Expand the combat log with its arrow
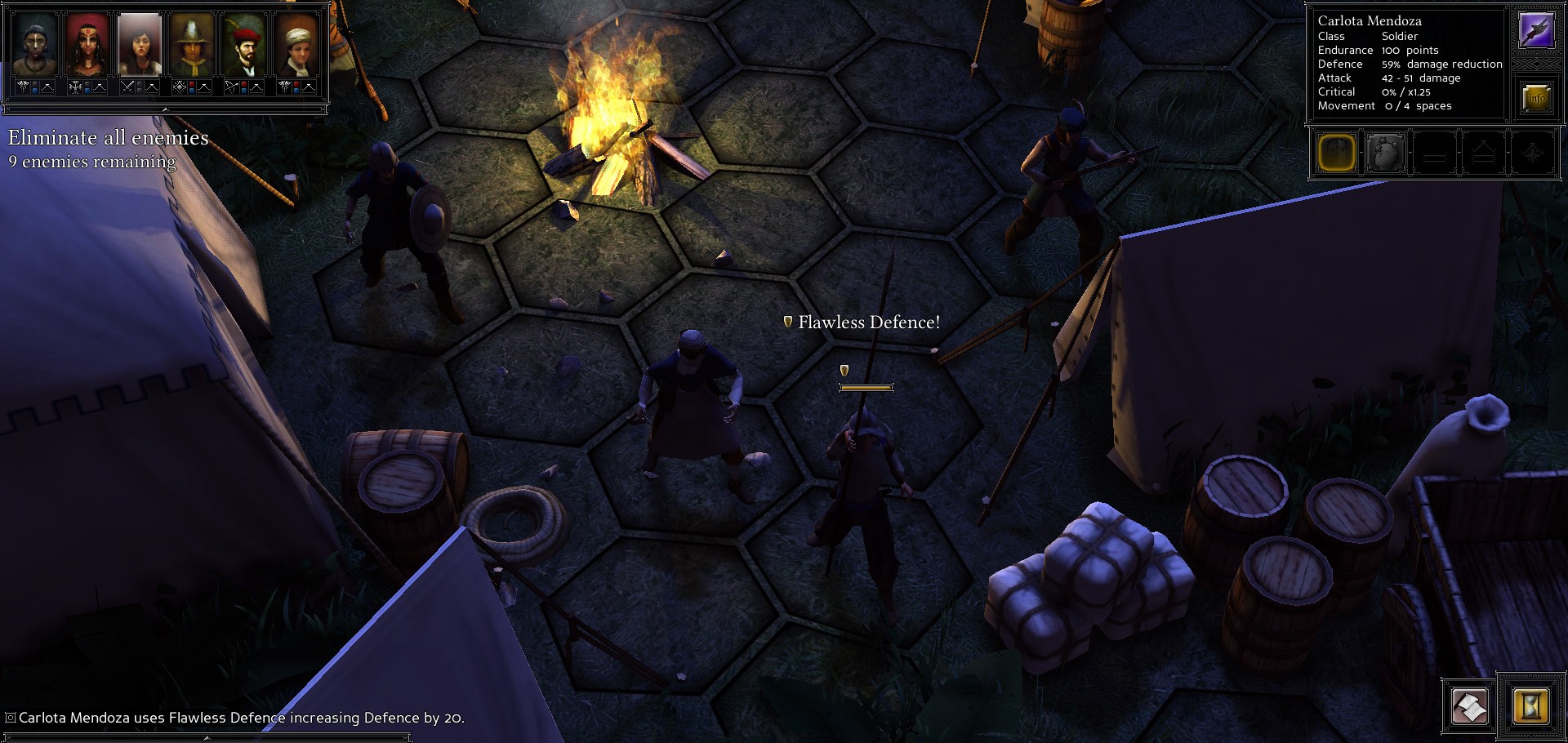This screenshot has height=743, width=1568. point(207,737)
